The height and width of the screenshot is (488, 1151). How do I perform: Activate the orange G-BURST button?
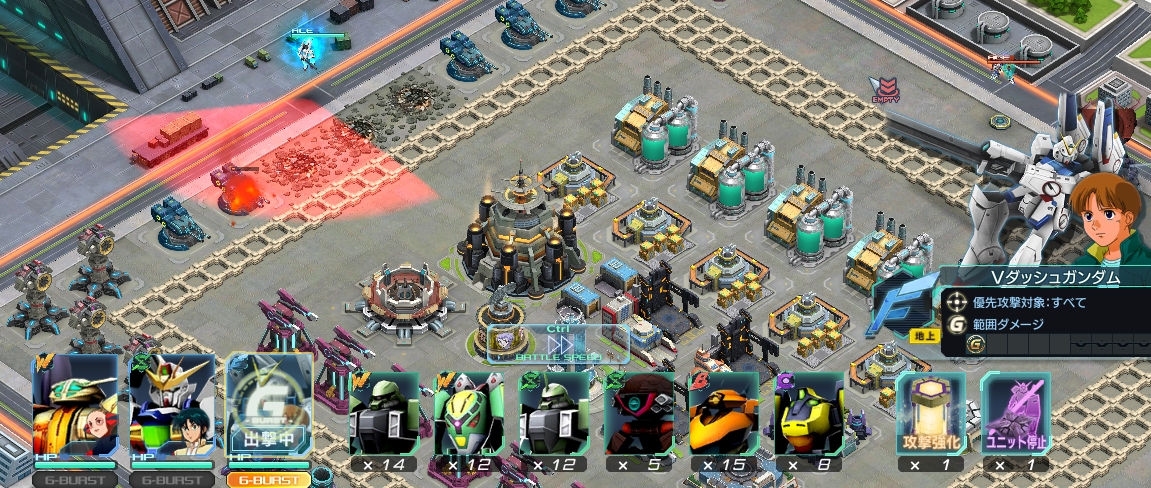pyautogui.click(x=269, y=479)
